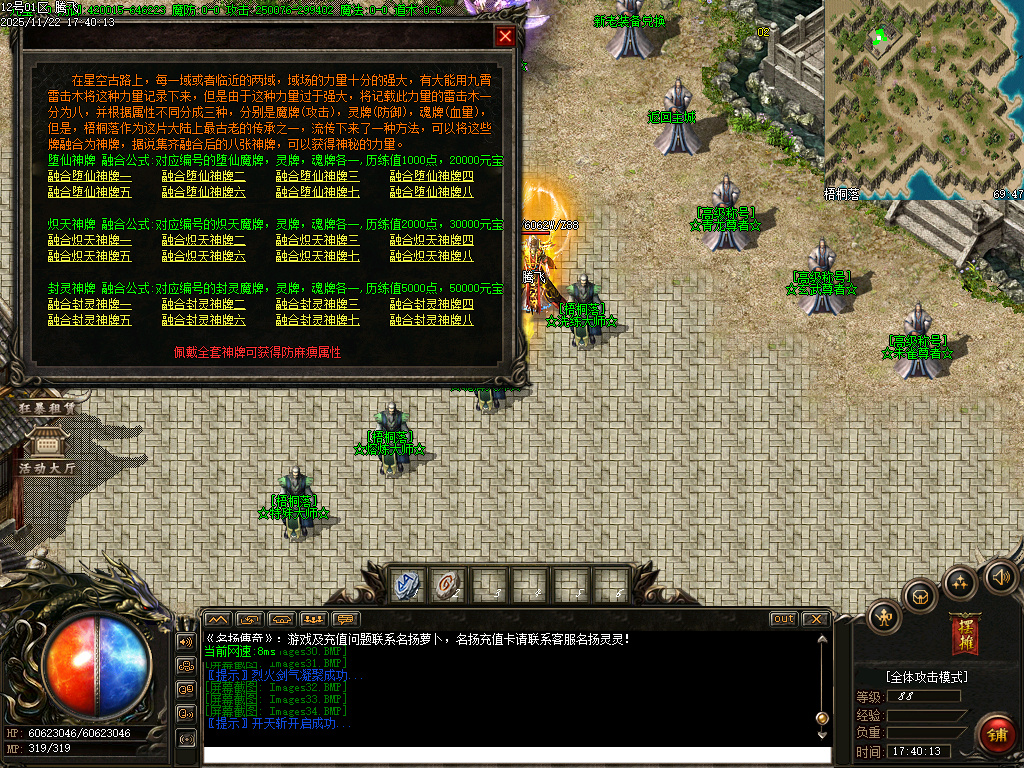1024x768 pixels.
Task: Open the character figure round button
Action: coord(885,616)
